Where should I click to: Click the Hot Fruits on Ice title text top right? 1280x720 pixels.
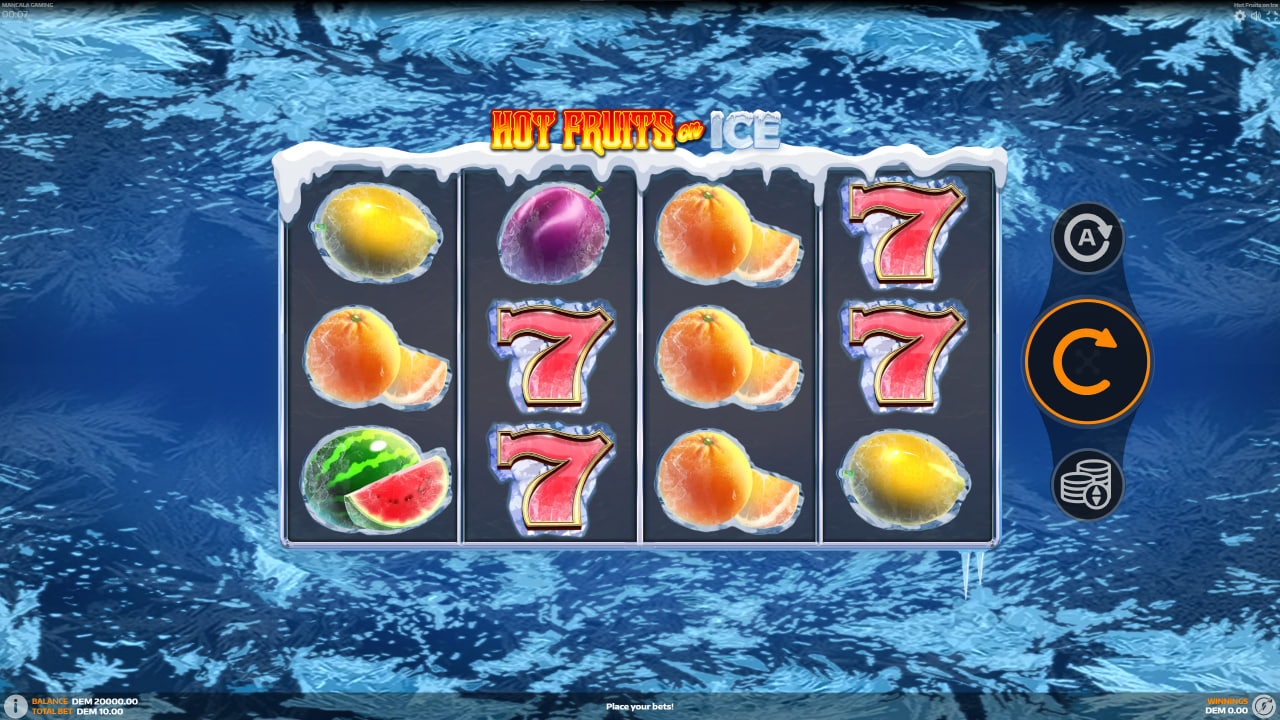(1255, 4)
